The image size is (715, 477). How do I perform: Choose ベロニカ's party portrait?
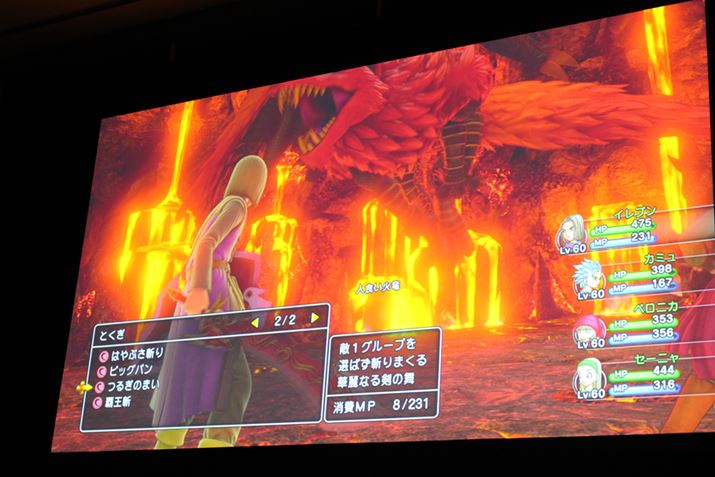[584, 330]
